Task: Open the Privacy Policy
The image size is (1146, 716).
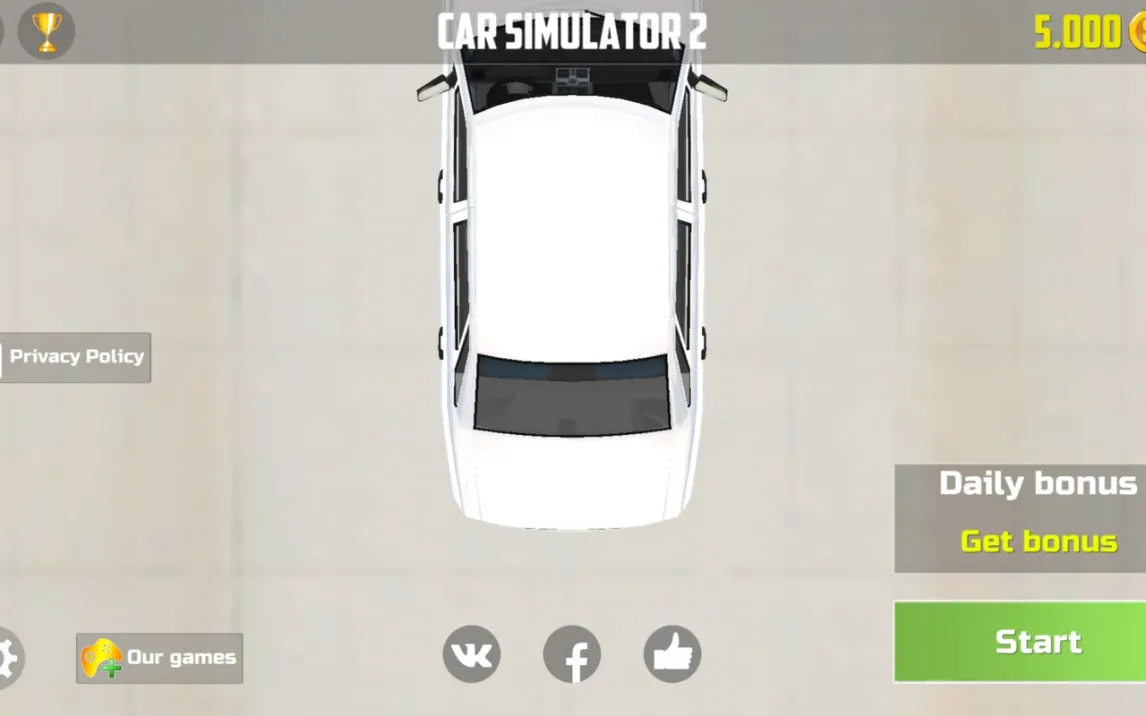Action: [x=75, y=357]
